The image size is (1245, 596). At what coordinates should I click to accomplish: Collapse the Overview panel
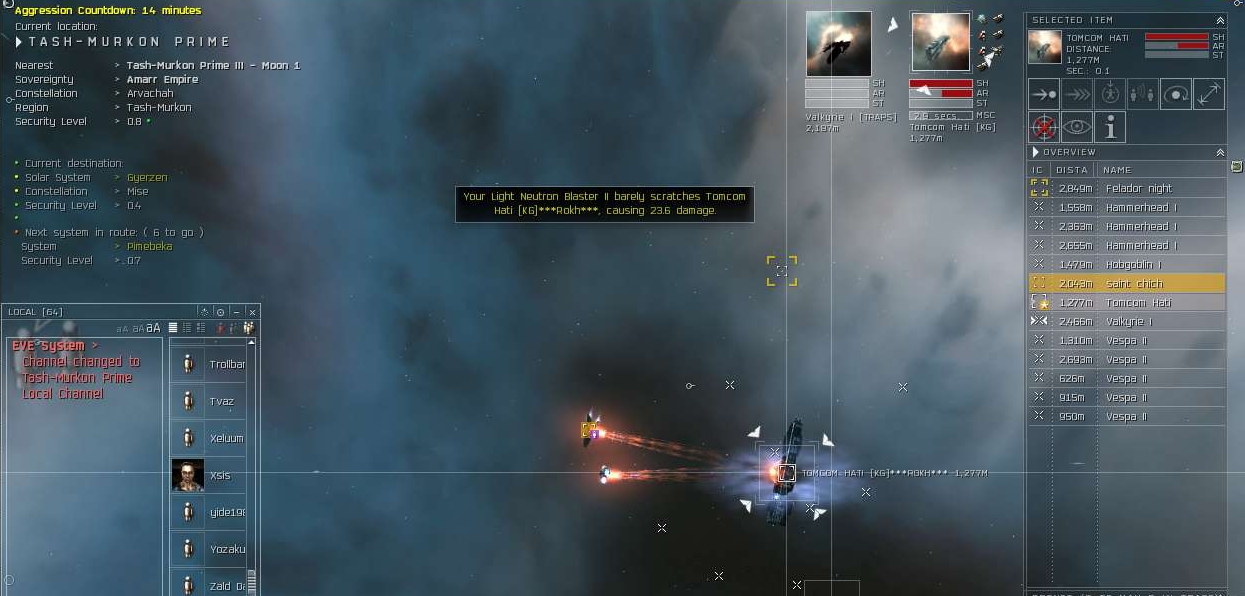click(1220, 152)
